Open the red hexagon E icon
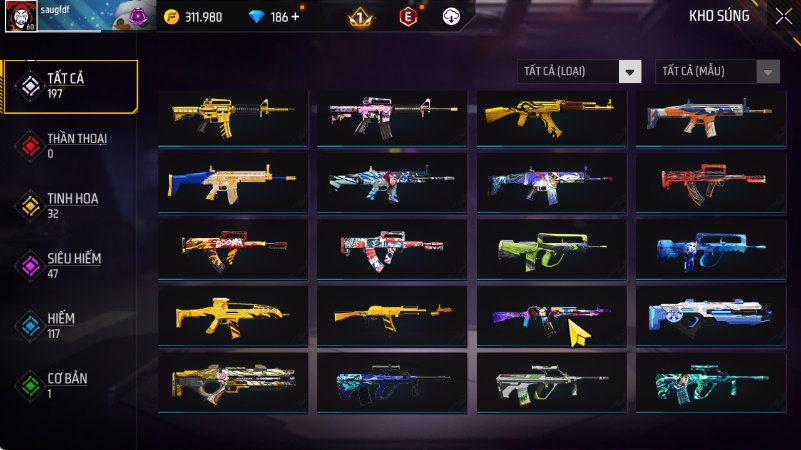The height and width of the screenshot is (450, 801). 407,17
